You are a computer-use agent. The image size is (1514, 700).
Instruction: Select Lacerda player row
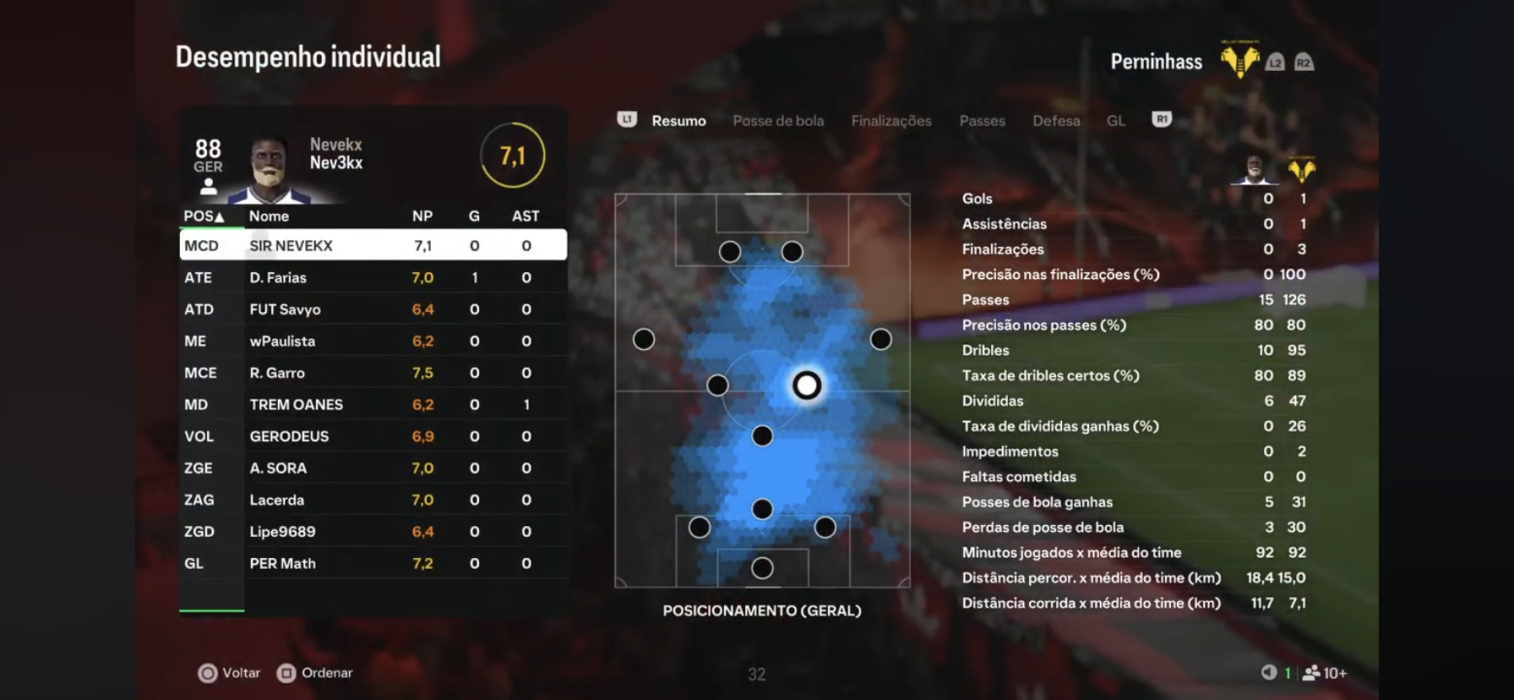(x=372, y=500)
